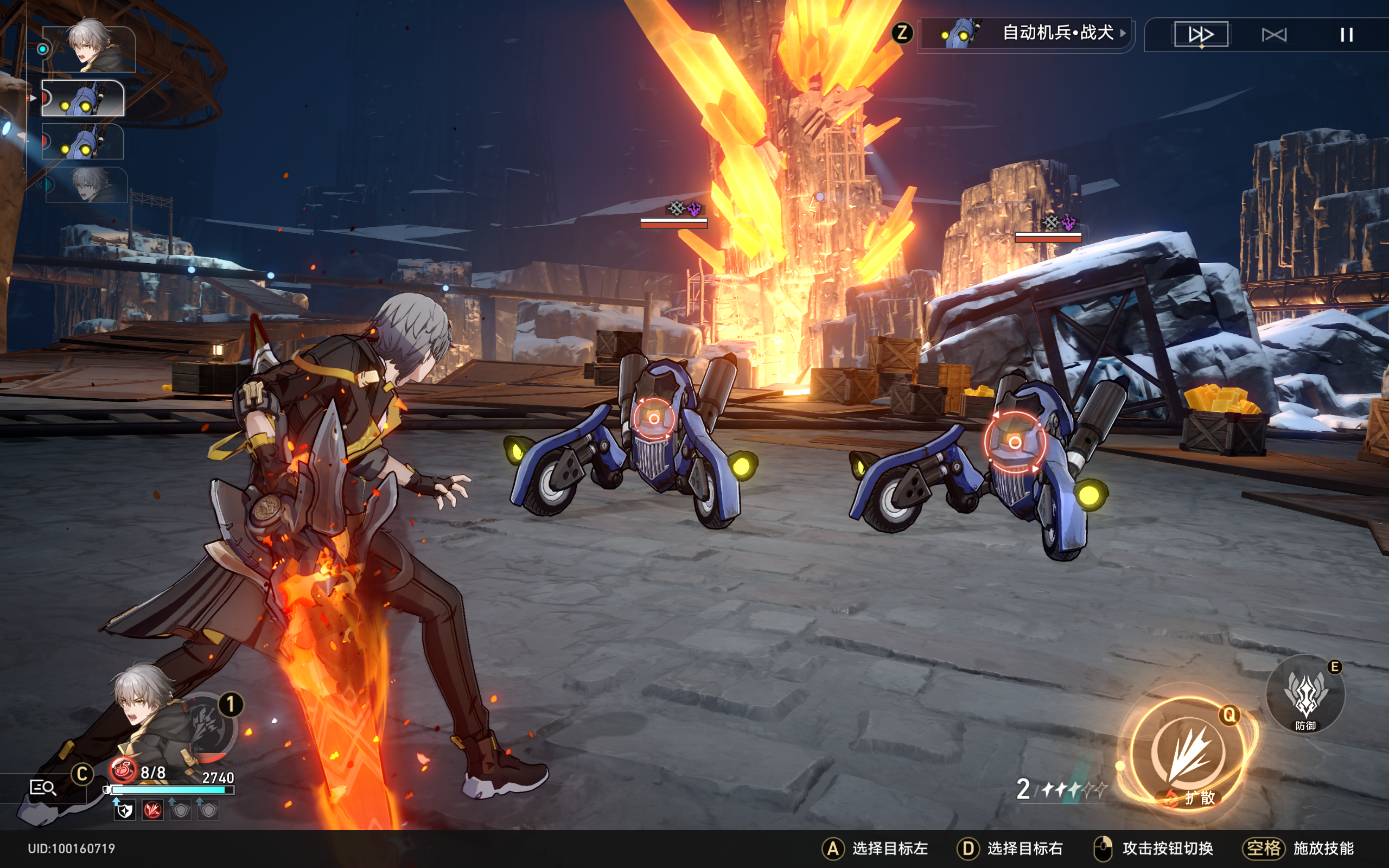
Task: Click the highlighted war-dog turn order portrait
Action: 83,98
